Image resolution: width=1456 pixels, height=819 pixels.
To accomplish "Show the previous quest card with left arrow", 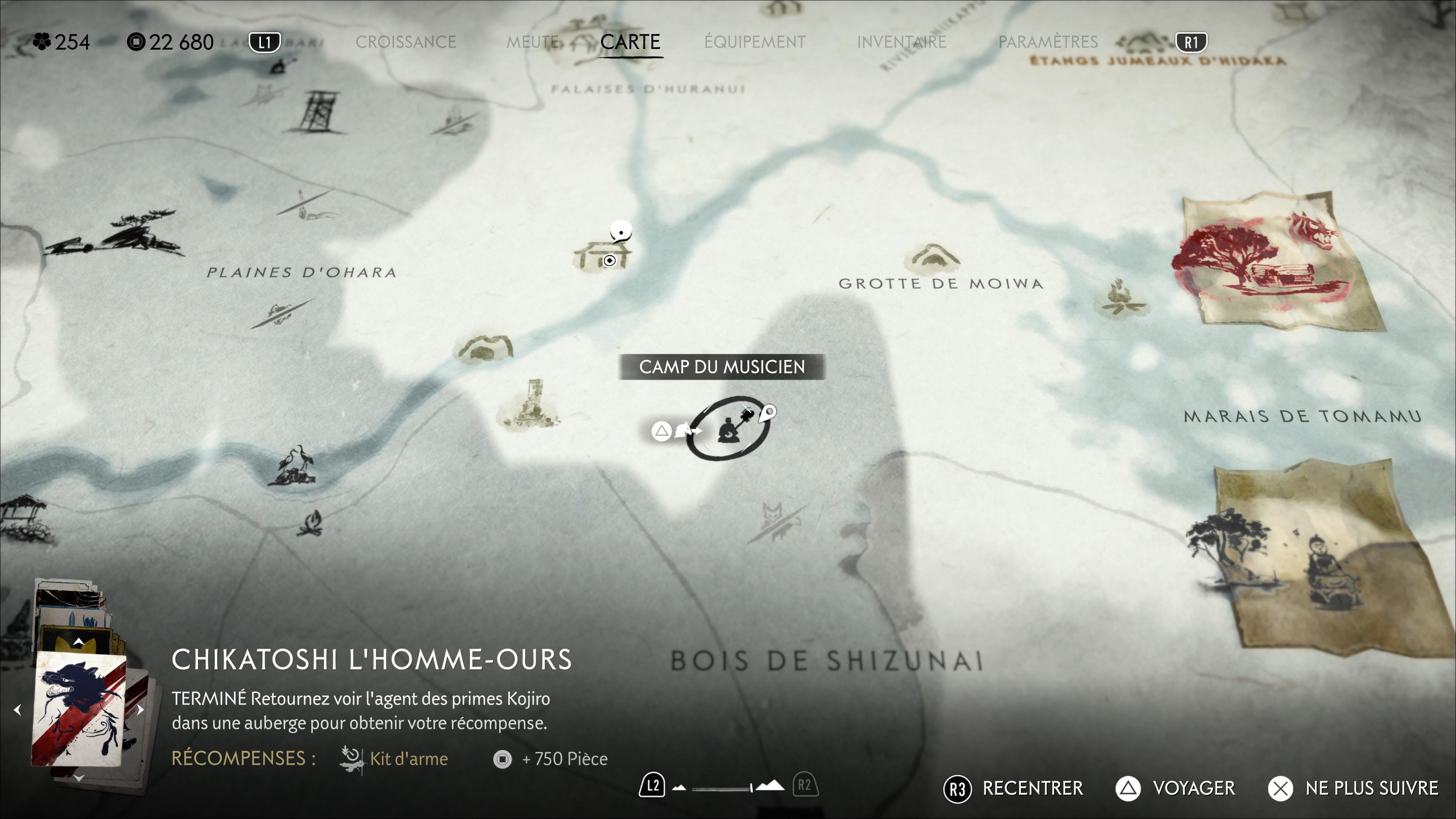I will pyautogui.click(x=17, y=709).
